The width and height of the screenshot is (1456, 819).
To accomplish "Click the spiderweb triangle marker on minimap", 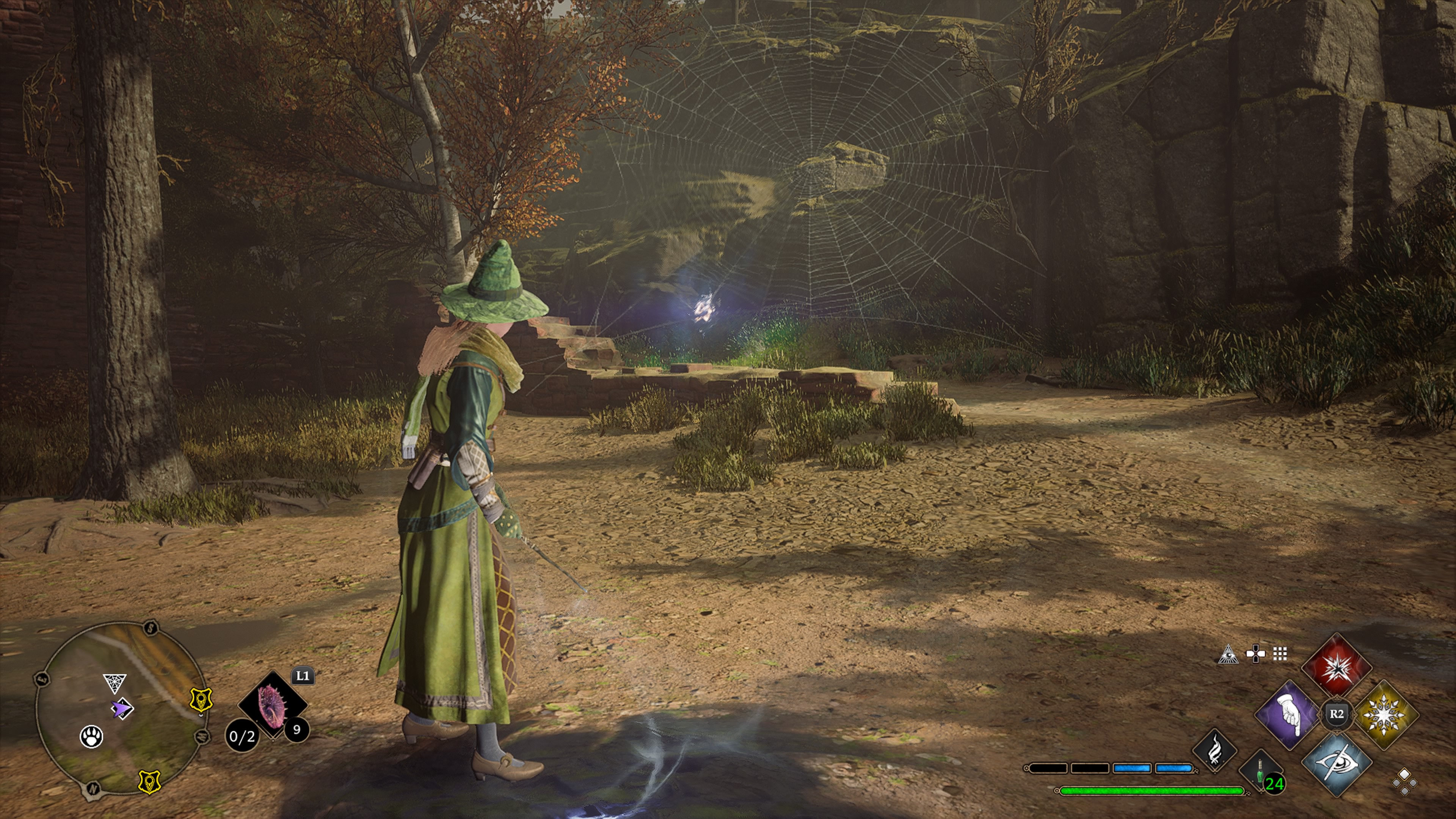I will [x=114, y=683].
